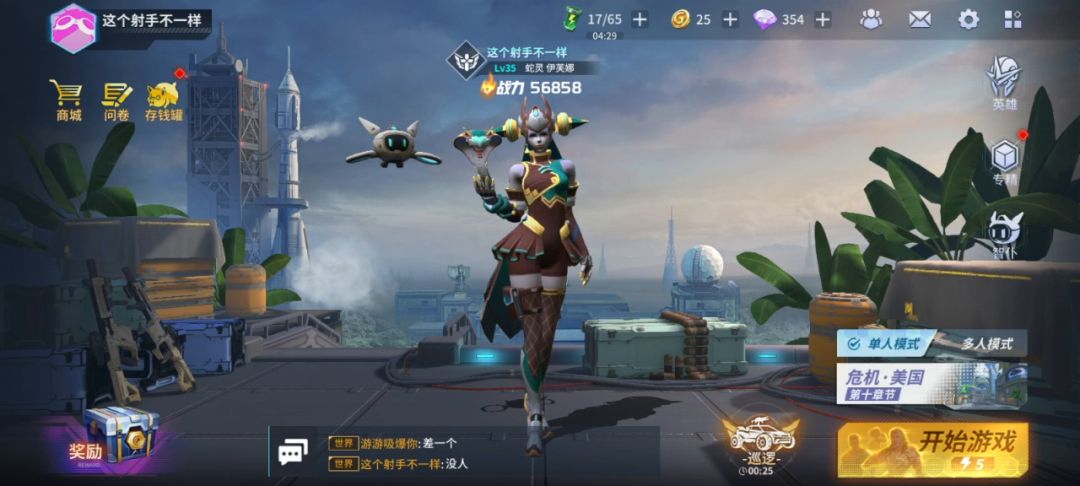
Task: Open the mail inbox
Action: click(x=919, y=19)
